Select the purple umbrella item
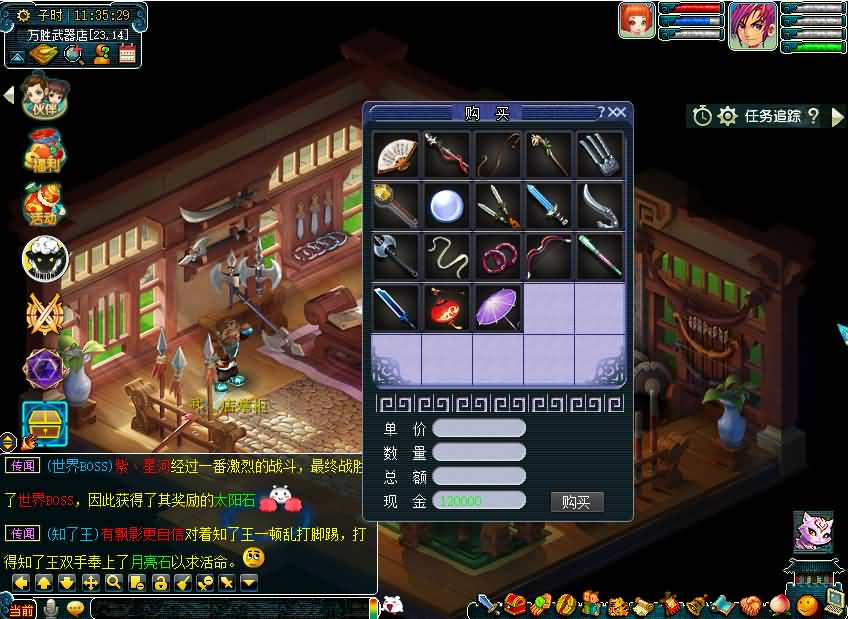The image size is (848, 619). [x=497, y=307]
